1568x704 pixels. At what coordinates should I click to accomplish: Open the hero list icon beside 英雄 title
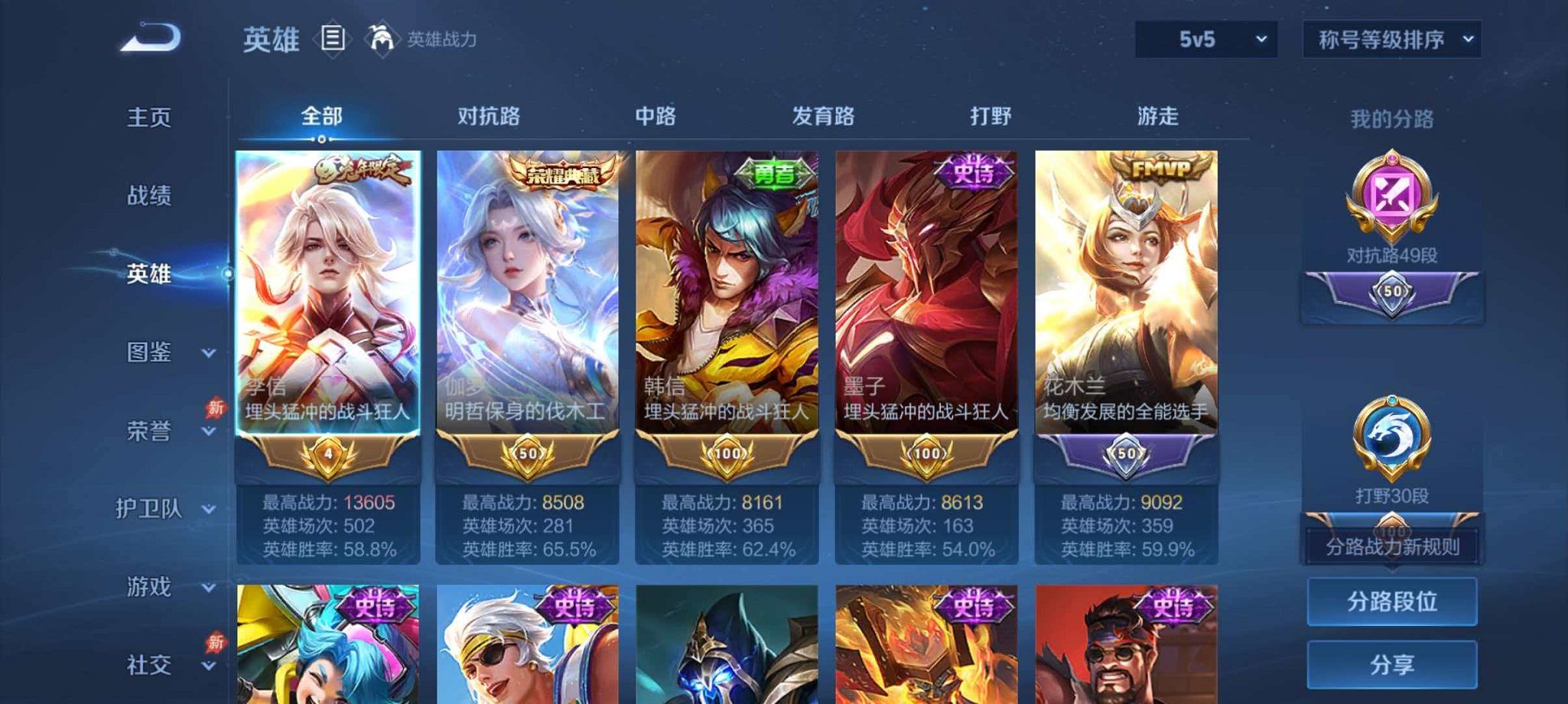pyautogui.click(x=332, y=37)
